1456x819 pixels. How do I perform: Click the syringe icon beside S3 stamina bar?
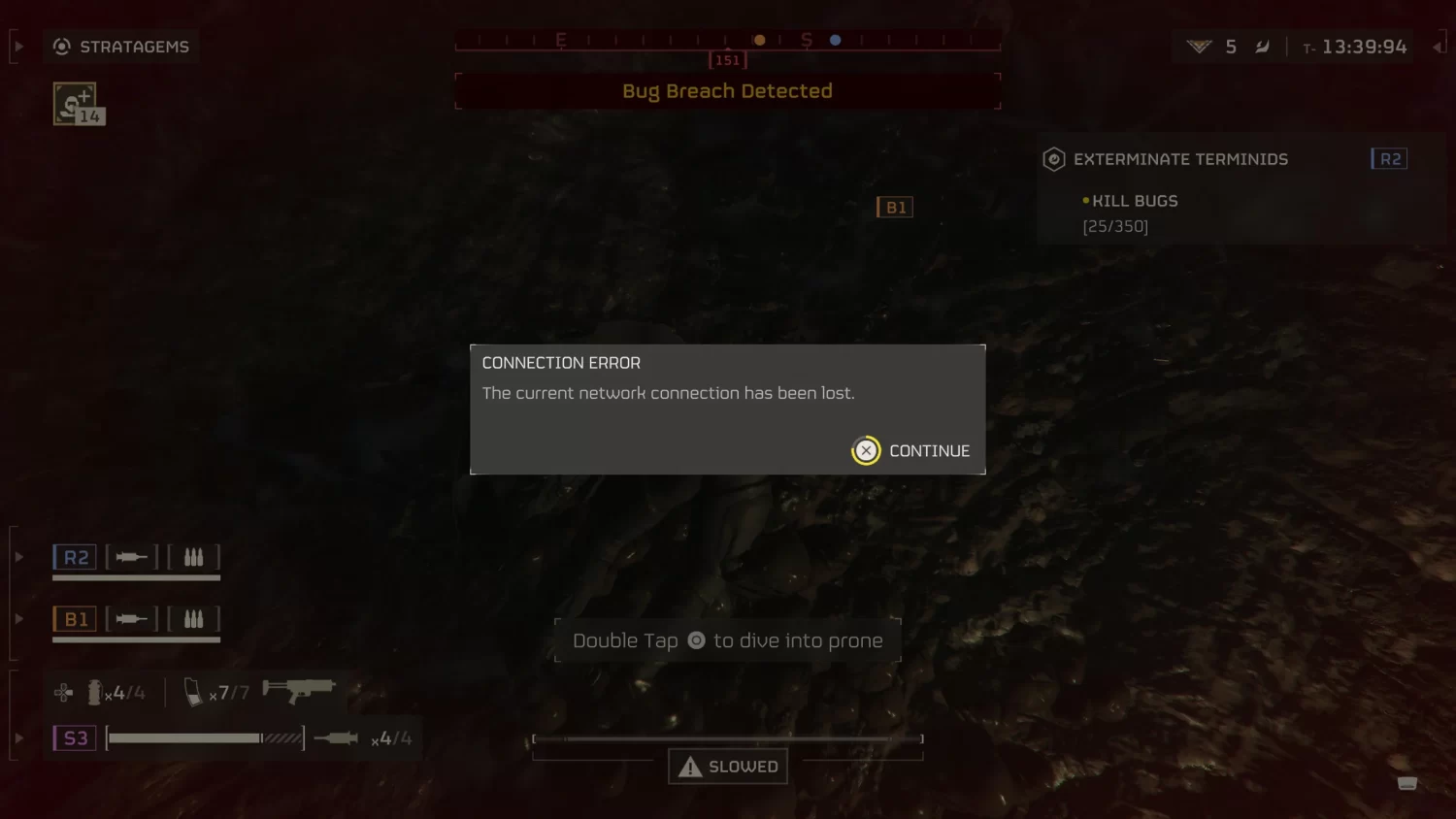(334, 737)
